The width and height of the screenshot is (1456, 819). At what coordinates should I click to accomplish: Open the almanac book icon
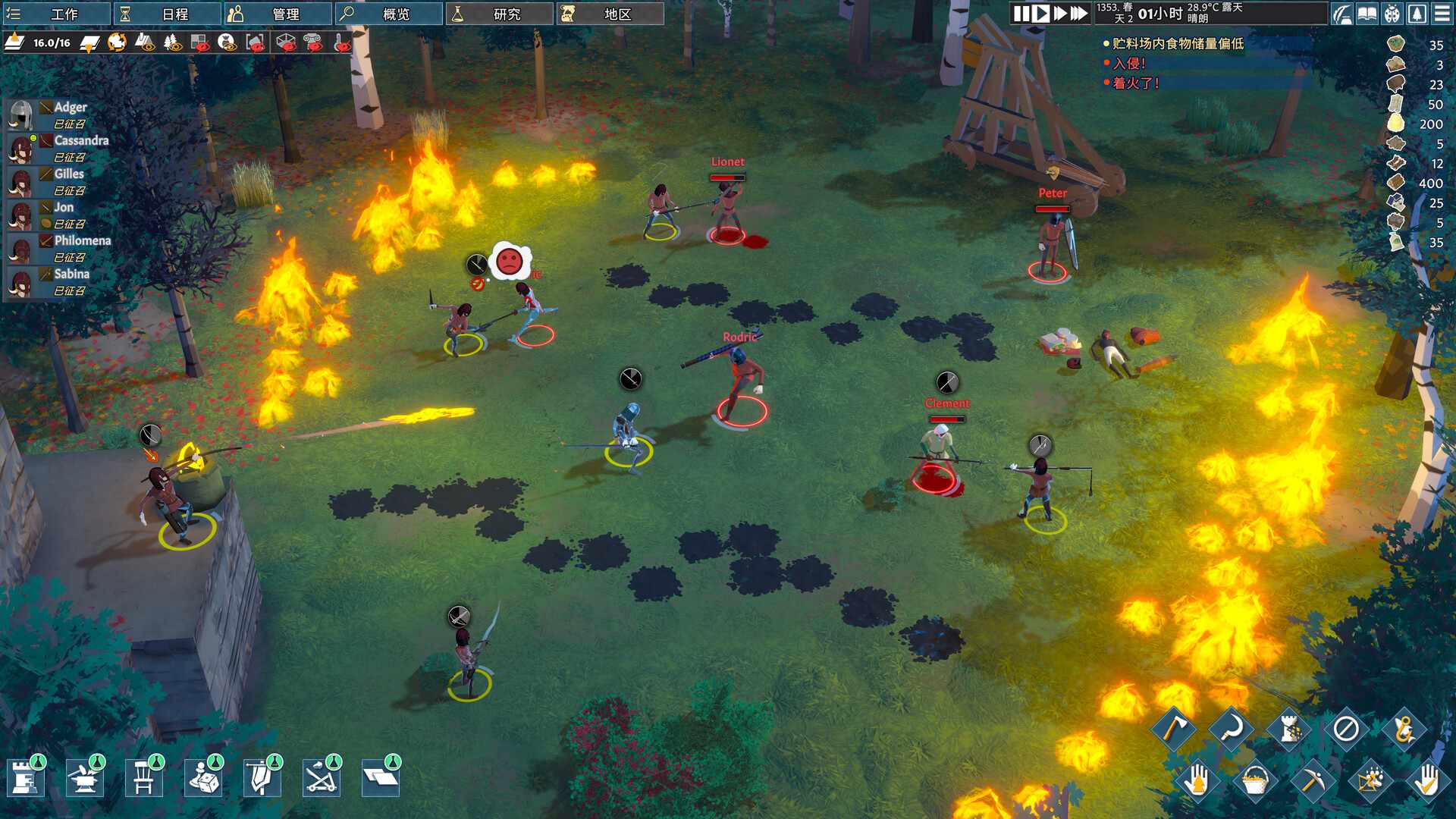[x=1367, y=14]
